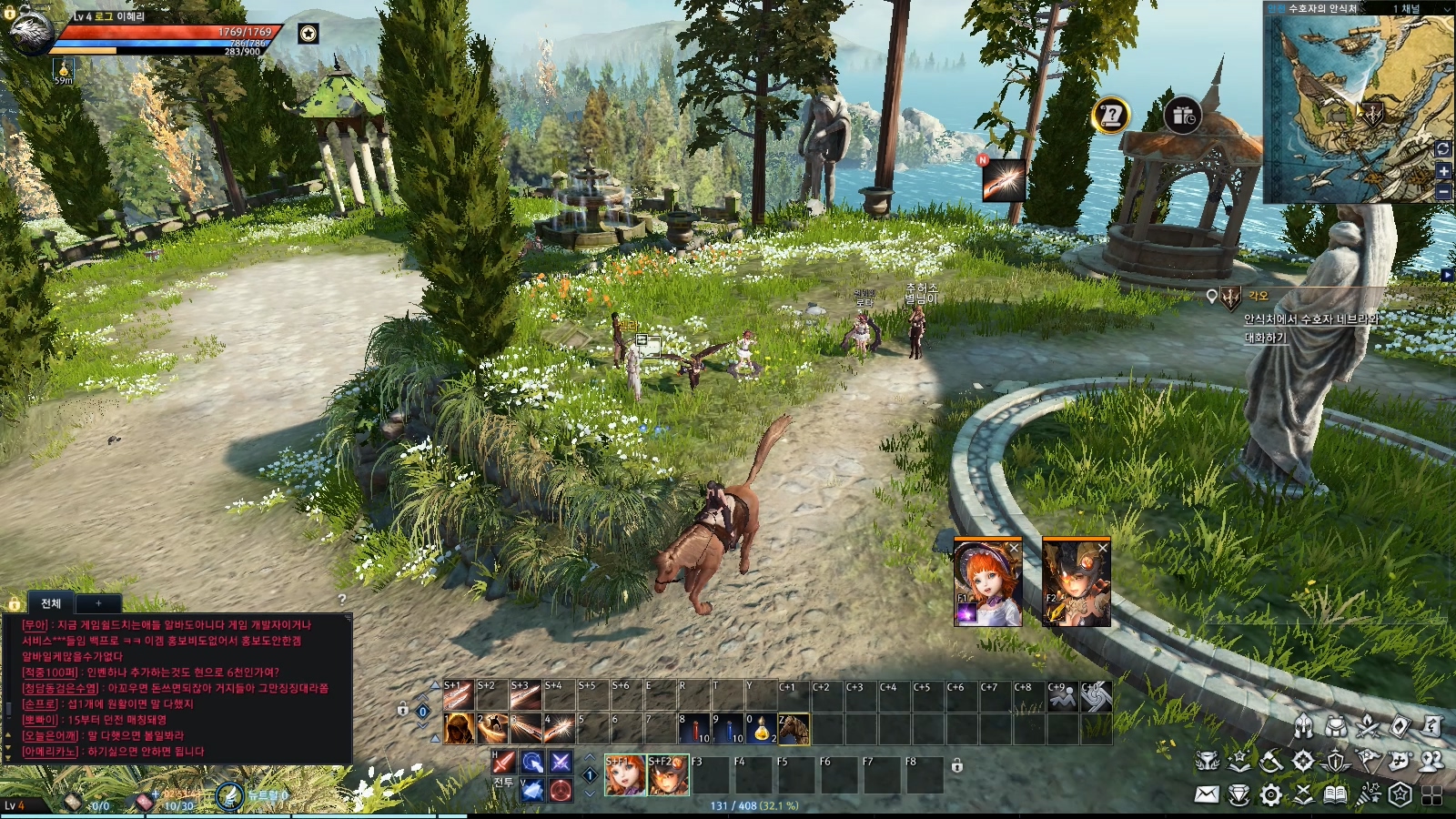Summon the horse mount in slot Z

tap(794, 729)
